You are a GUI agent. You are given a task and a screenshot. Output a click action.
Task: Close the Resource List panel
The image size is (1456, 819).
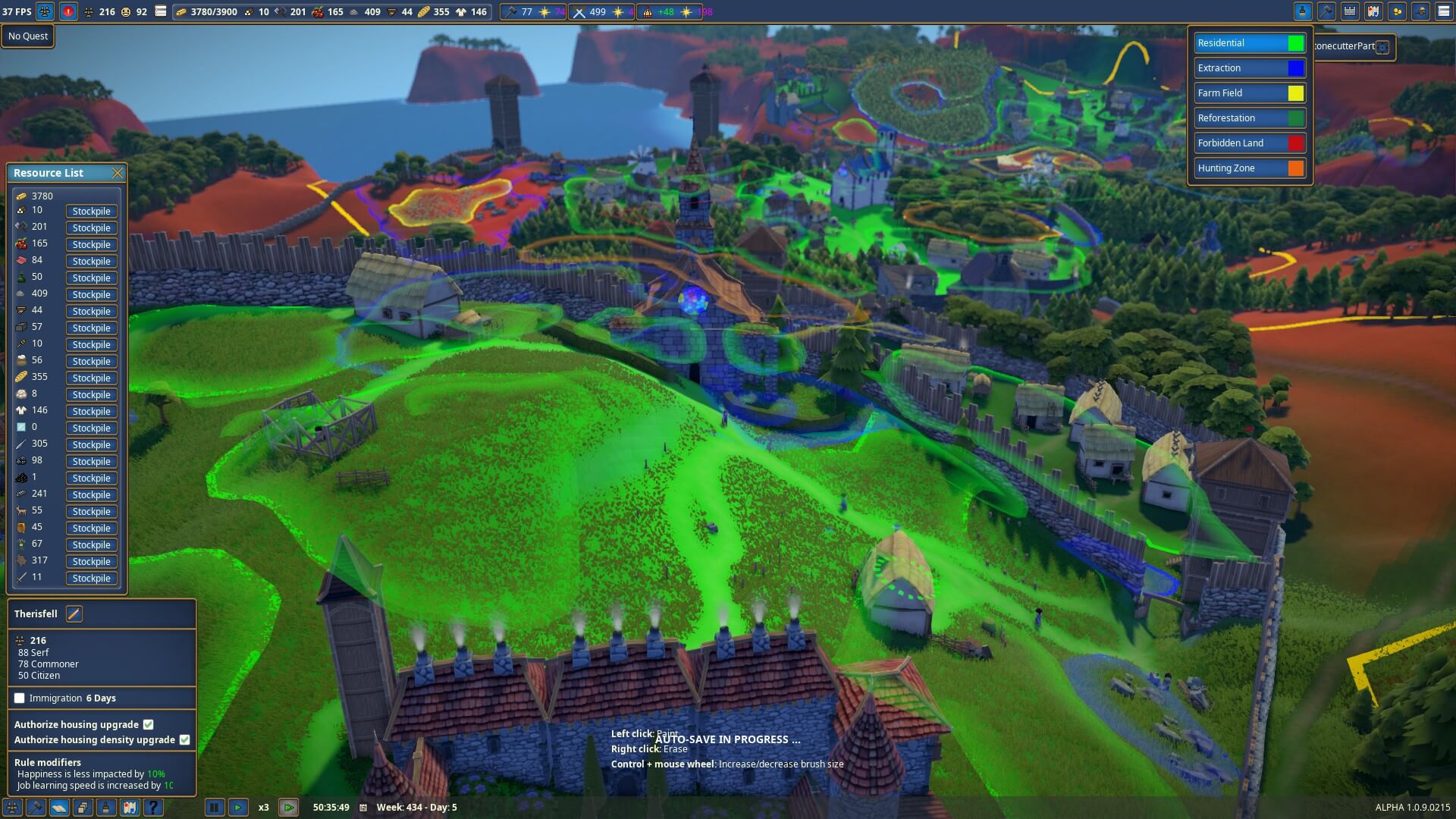[118, 173]
